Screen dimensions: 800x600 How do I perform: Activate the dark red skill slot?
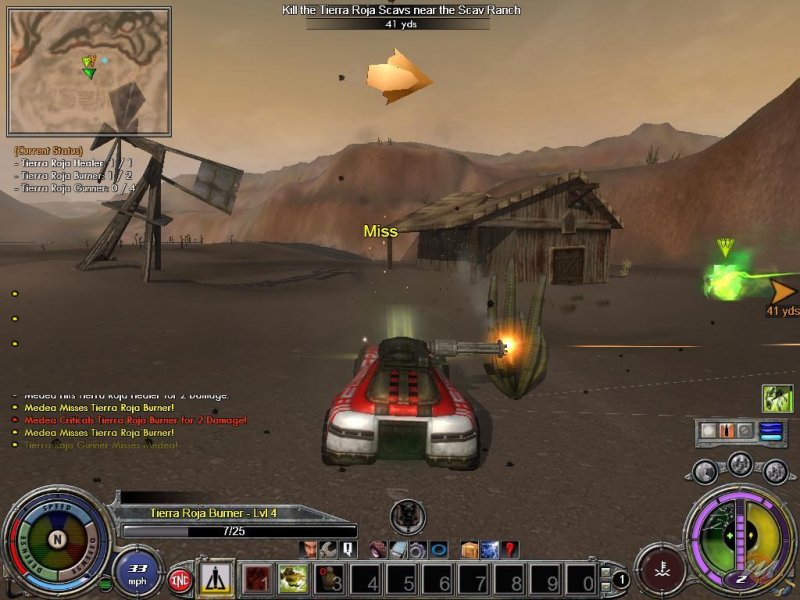coord(258,579)
